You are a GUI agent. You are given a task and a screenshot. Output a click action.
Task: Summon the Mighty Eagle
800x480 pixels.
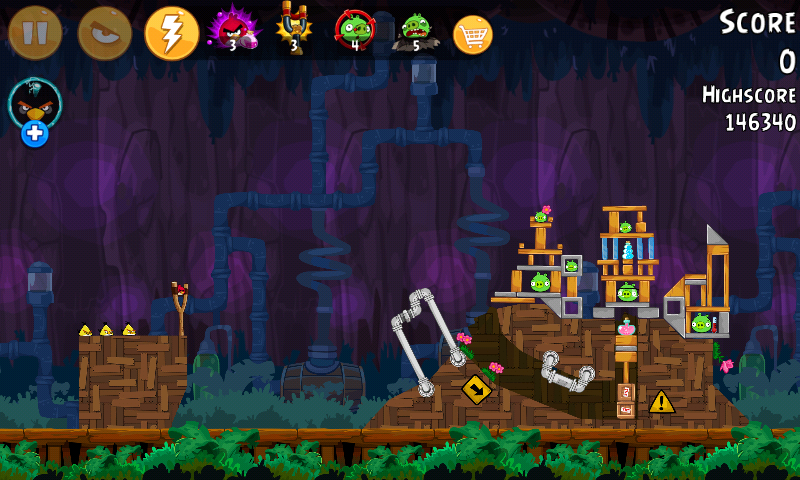(104, 33)
